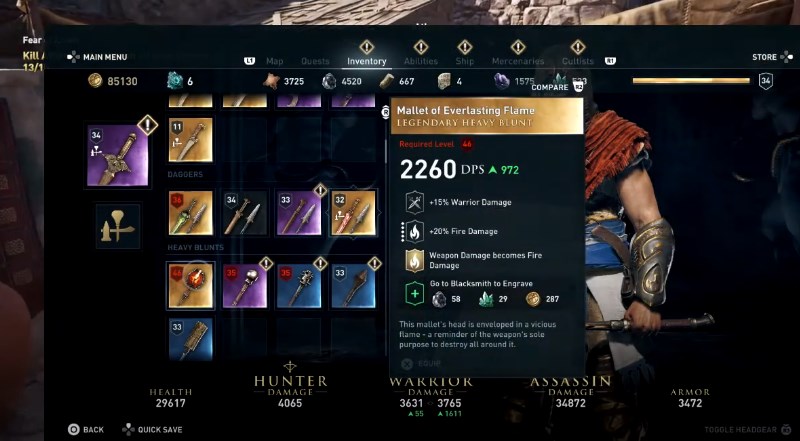
Task: Select the level 36 gold dagger
Action: [190, 213]
